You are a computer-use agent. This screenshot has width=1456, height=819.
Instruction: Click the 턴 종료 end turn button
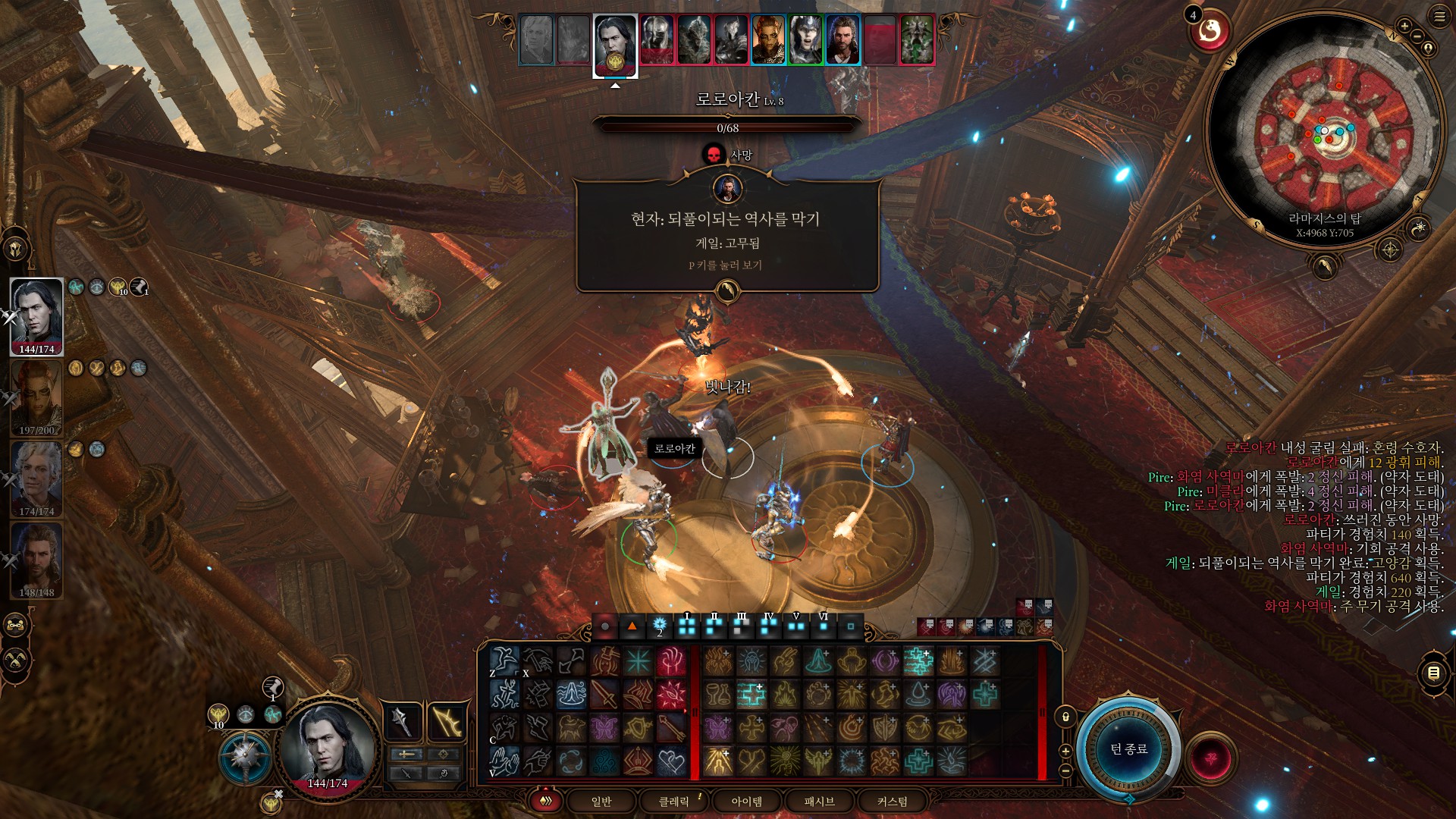coord(1128,749)
